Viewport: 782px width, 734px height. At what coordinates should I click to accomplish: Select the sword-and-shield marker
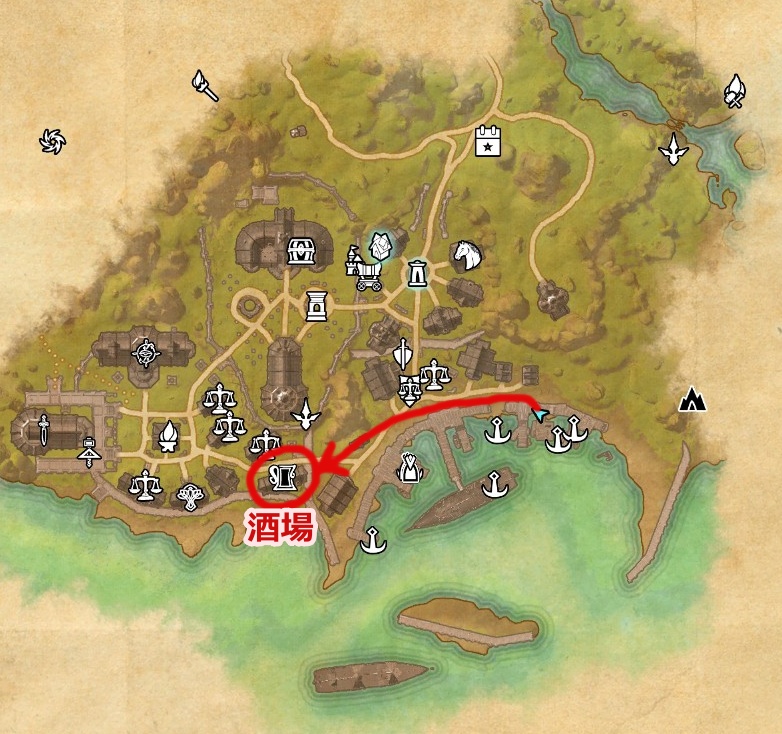[402, 355]
